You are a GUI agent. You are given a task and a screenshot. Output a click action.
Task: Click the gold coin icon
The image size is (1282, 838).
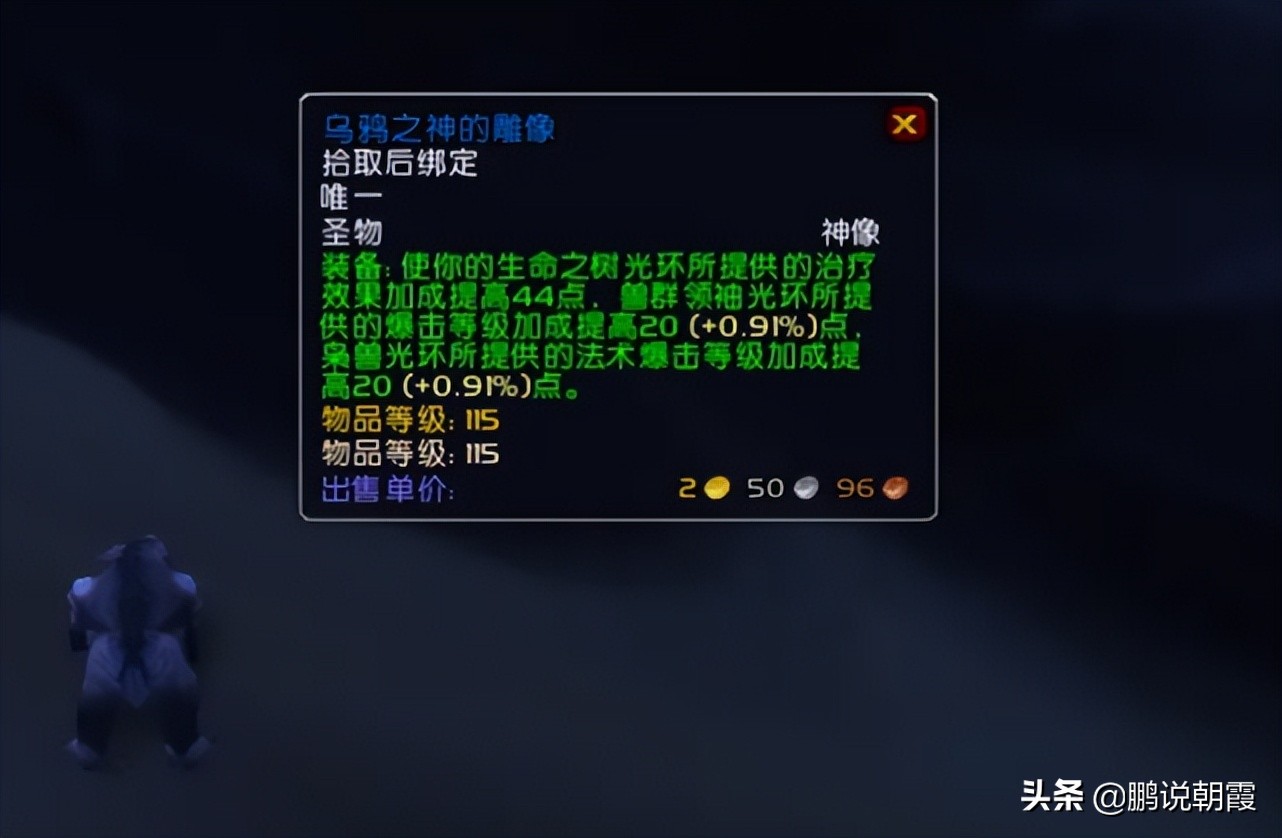coord(716,487)
